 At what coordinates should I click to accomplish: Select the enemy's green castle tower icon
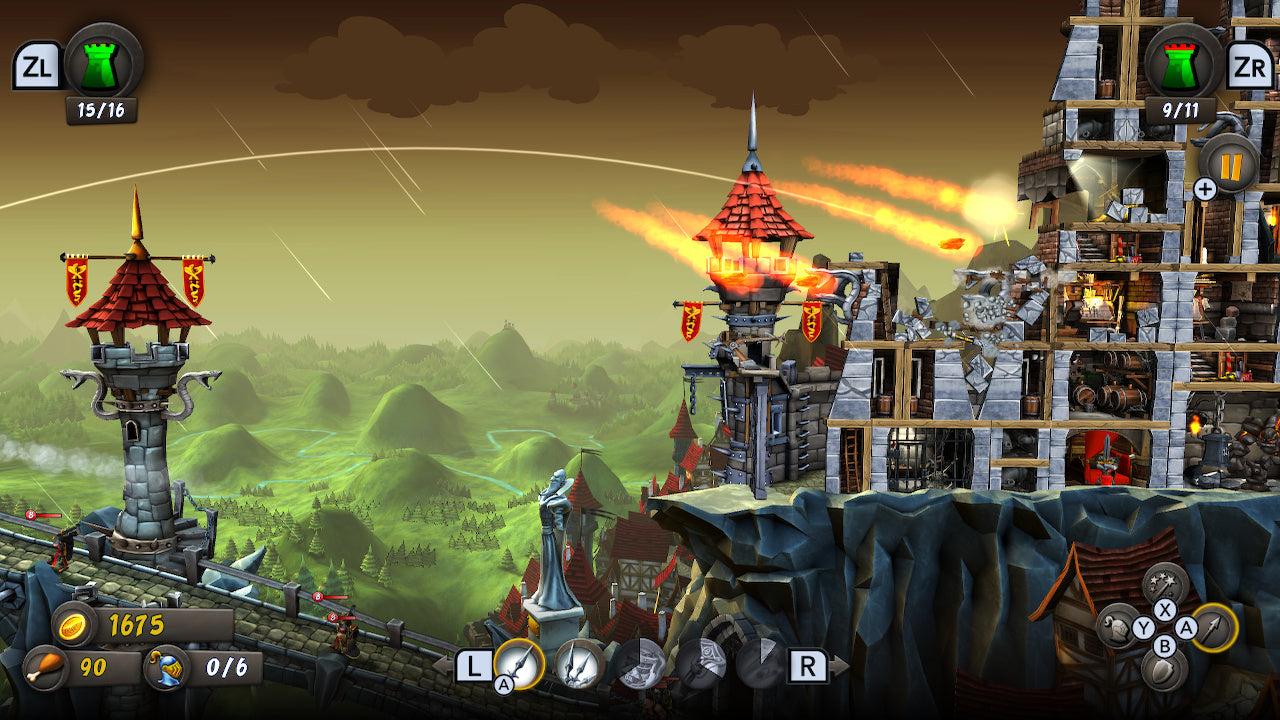click(1182, 63)
